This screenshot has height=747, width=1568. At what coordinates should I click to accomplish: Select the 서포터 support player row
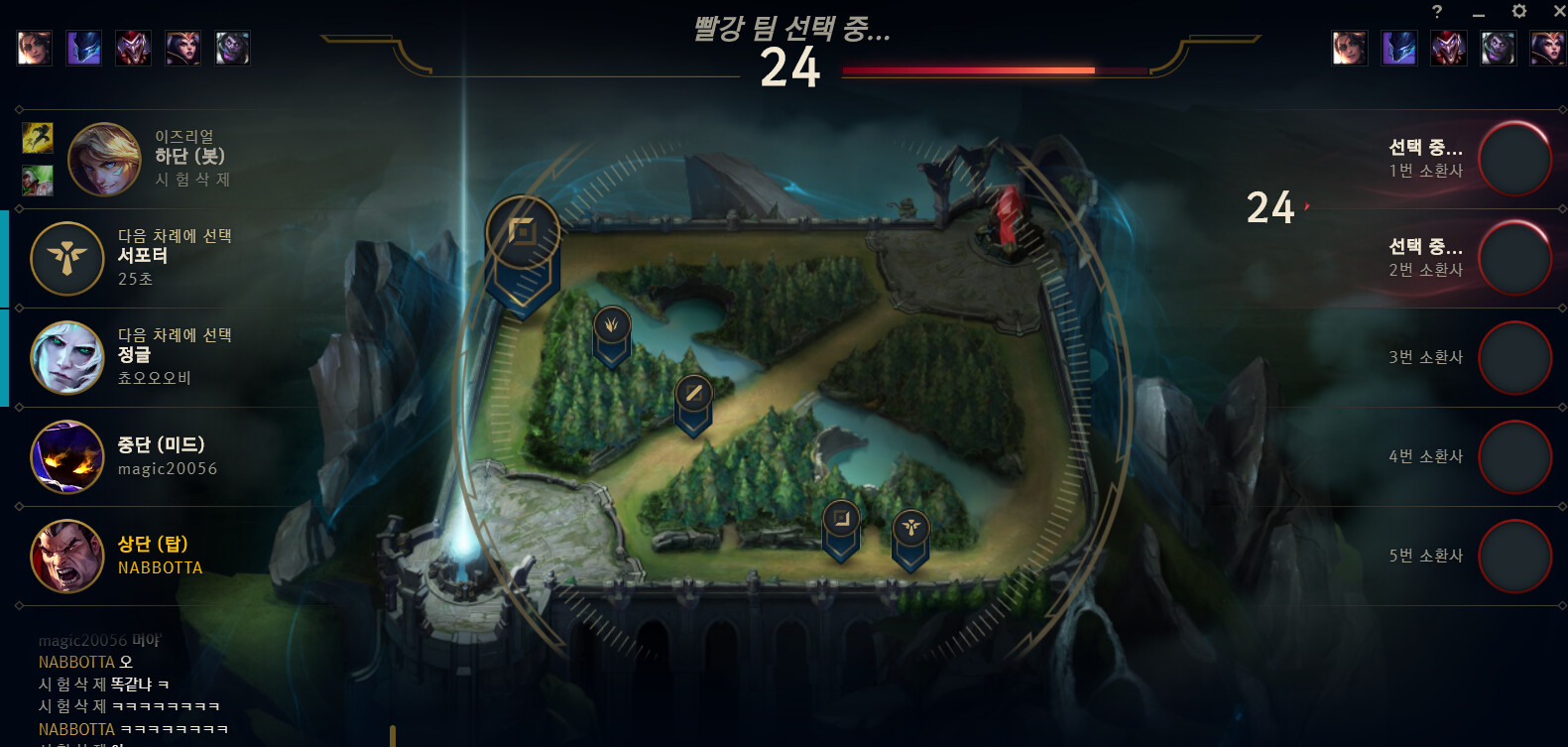[x=169, y=258]
